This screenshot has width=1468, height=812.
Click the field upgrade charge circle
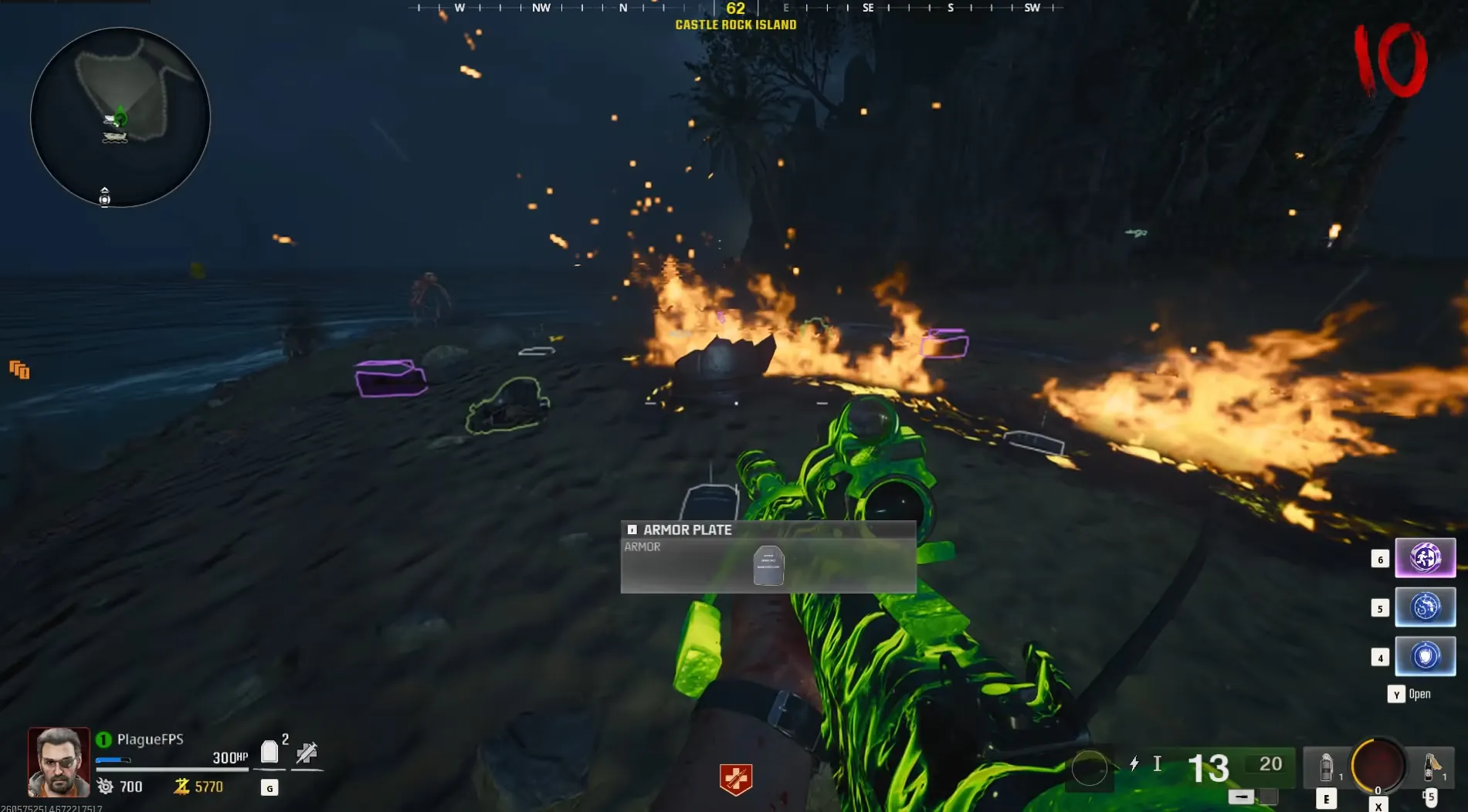point(1378,766)
